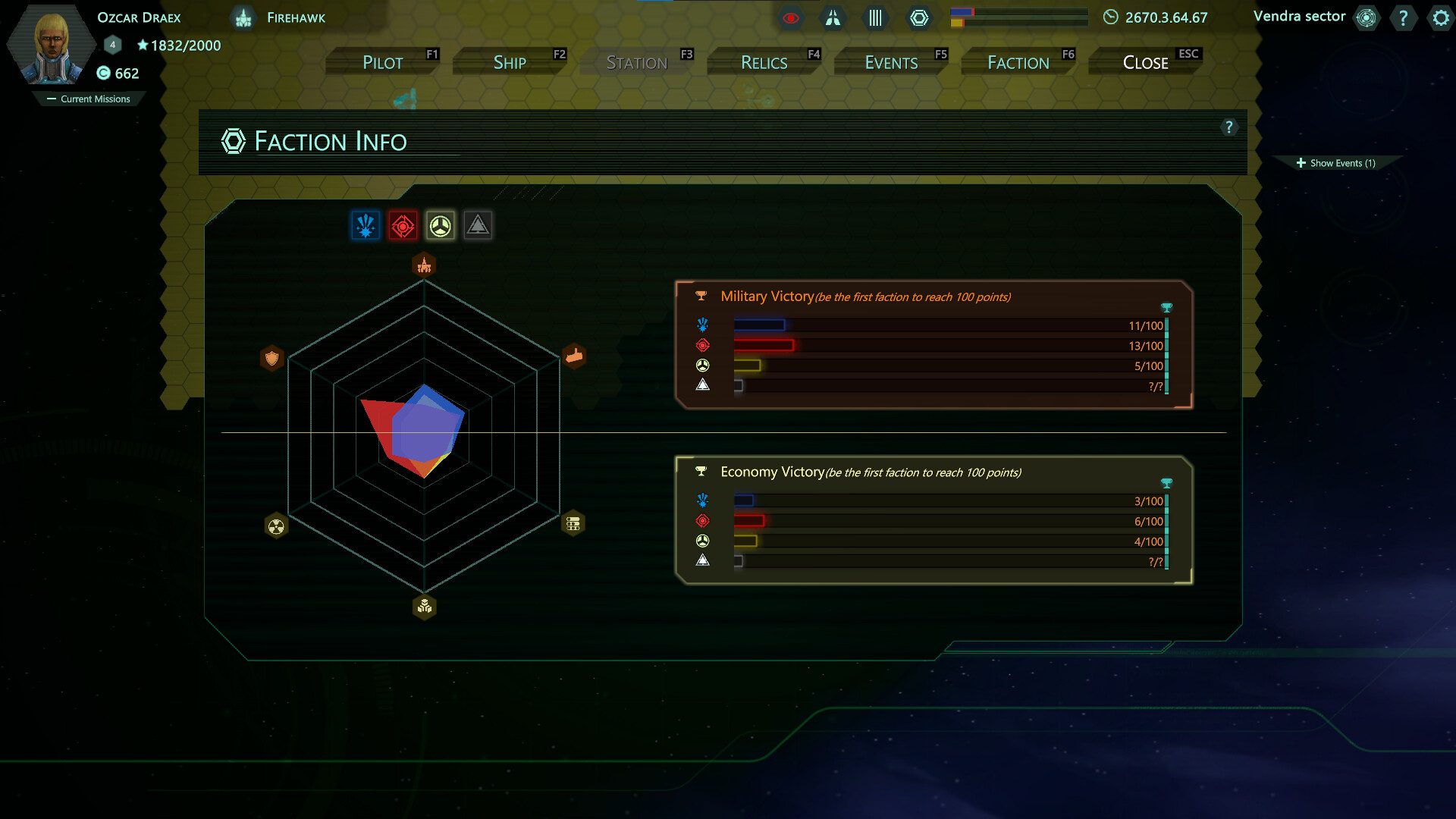This screenshot has height=819, width=1456.
Task: Collapse the Current Missions panel
Action: 89,99
